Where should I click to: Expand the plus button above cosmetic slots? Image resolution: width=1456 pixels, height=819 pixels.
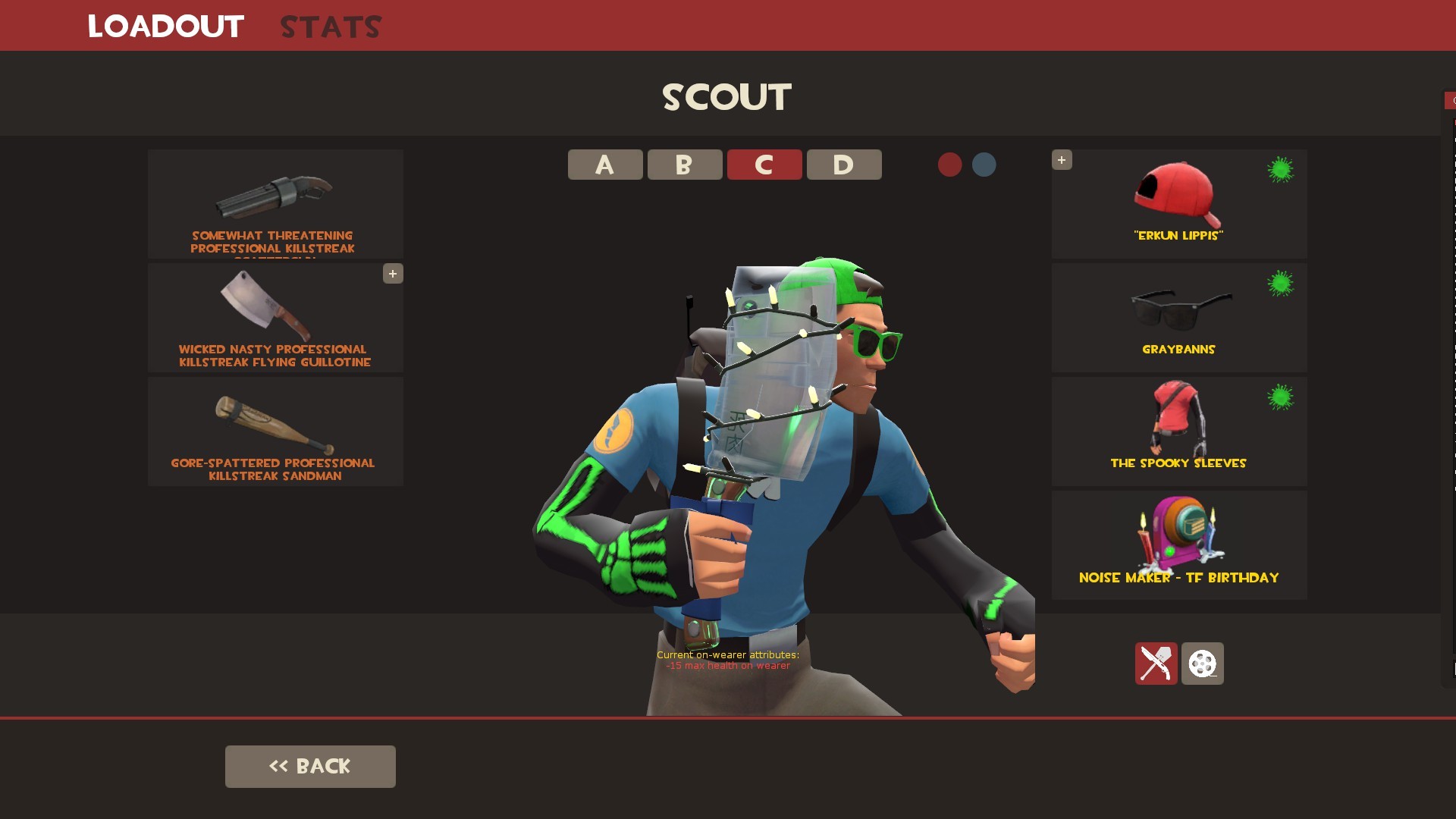pos(1062,160)
